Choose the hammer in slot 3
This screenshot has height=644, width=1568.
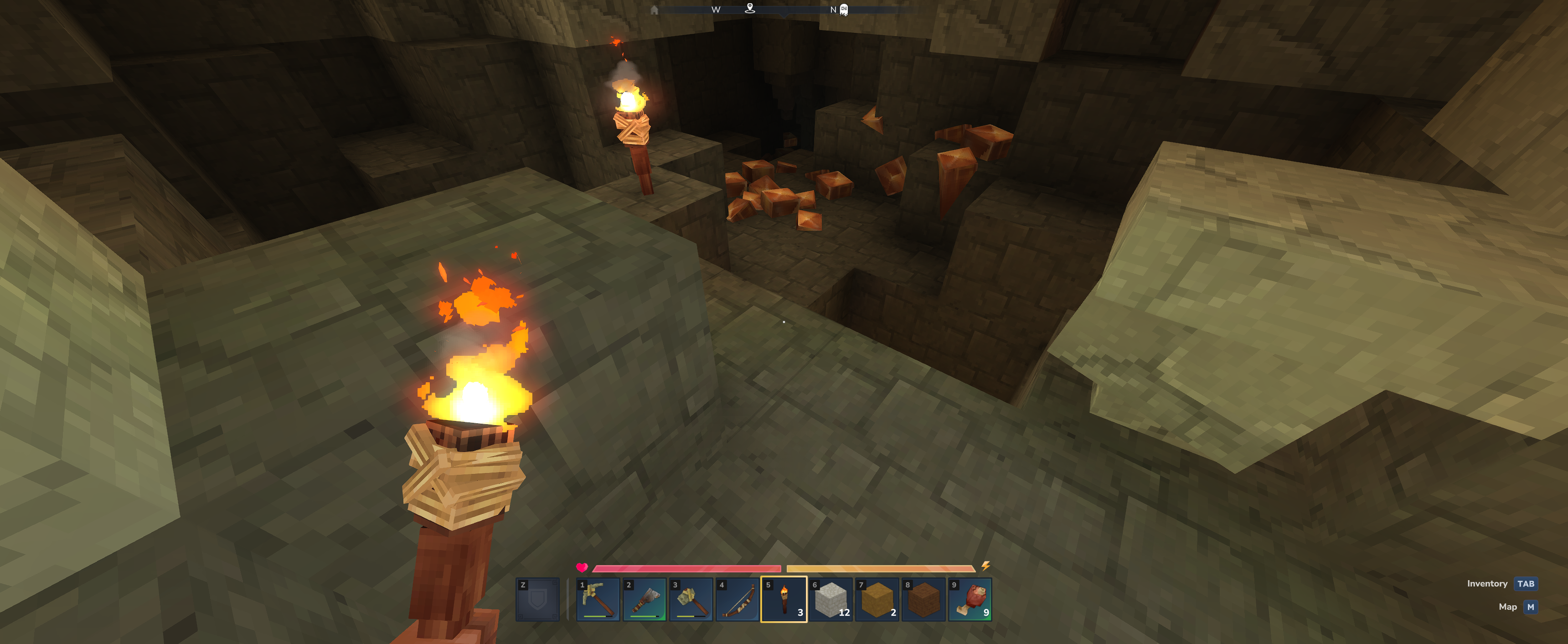pyautogui.click(x=691, y=599)
